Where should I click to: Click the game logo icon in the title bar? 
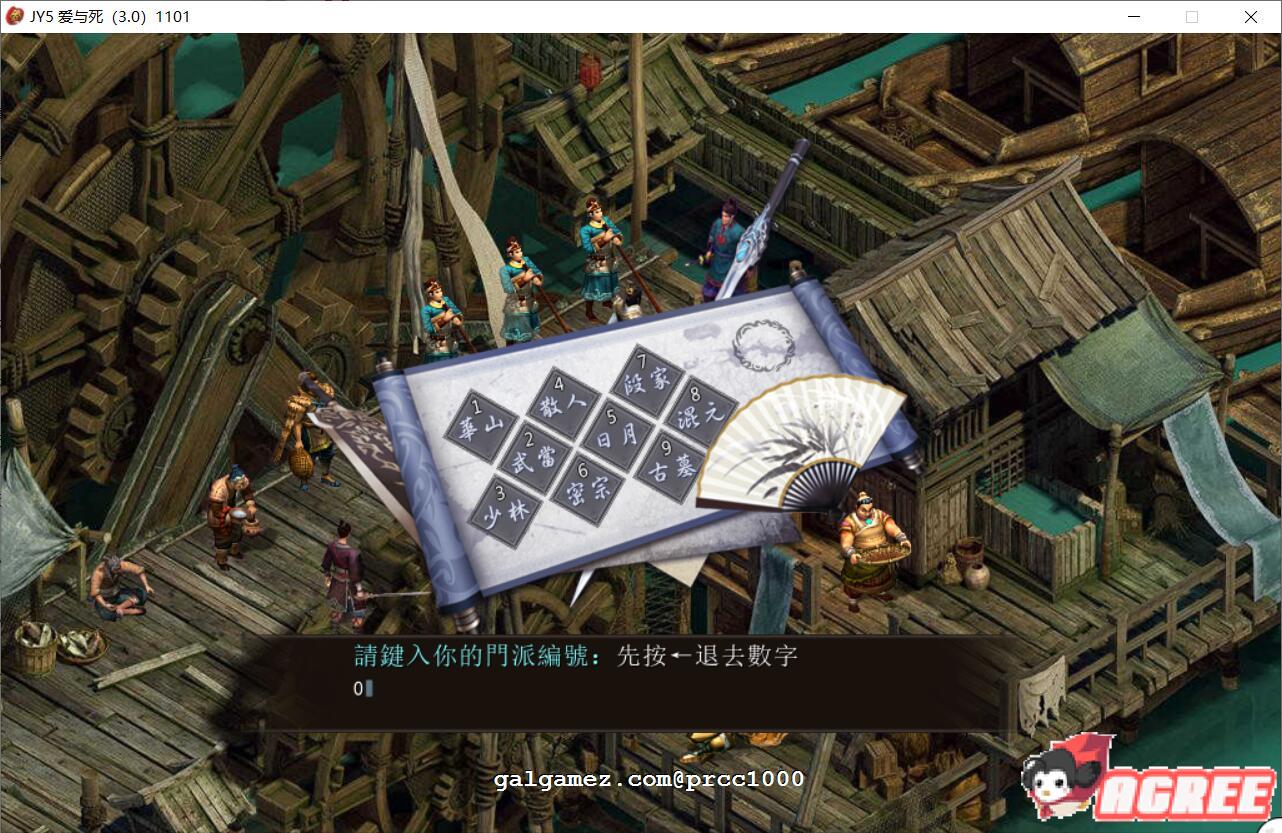coord(13,16)
